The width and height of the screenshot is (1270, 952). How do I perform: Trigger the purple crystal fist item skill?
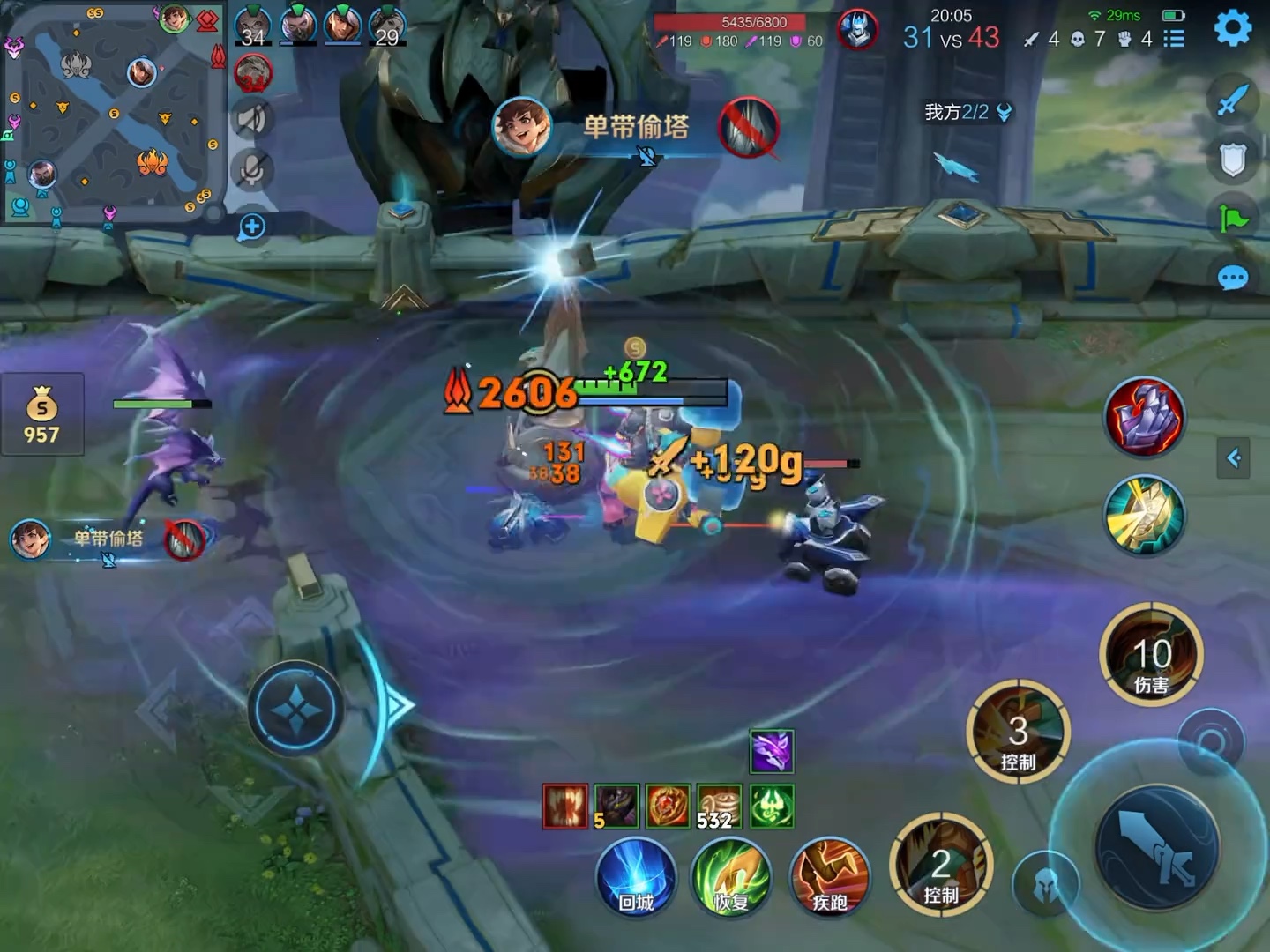[x=1144, y=418]
